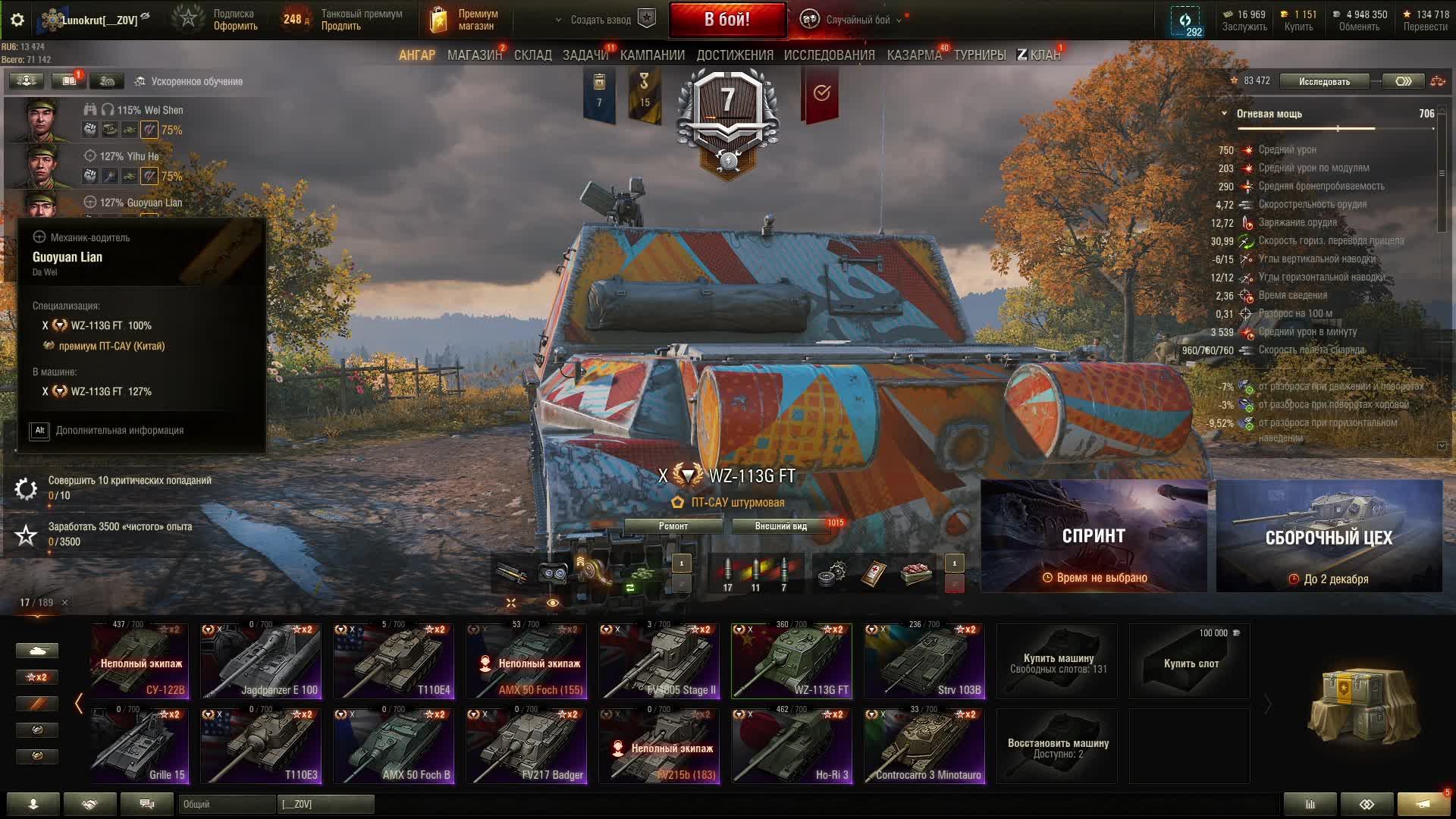Switch to the МАГАЗИН tab
The height and width of the screenshot is (819, 1456).
point(474,55)
